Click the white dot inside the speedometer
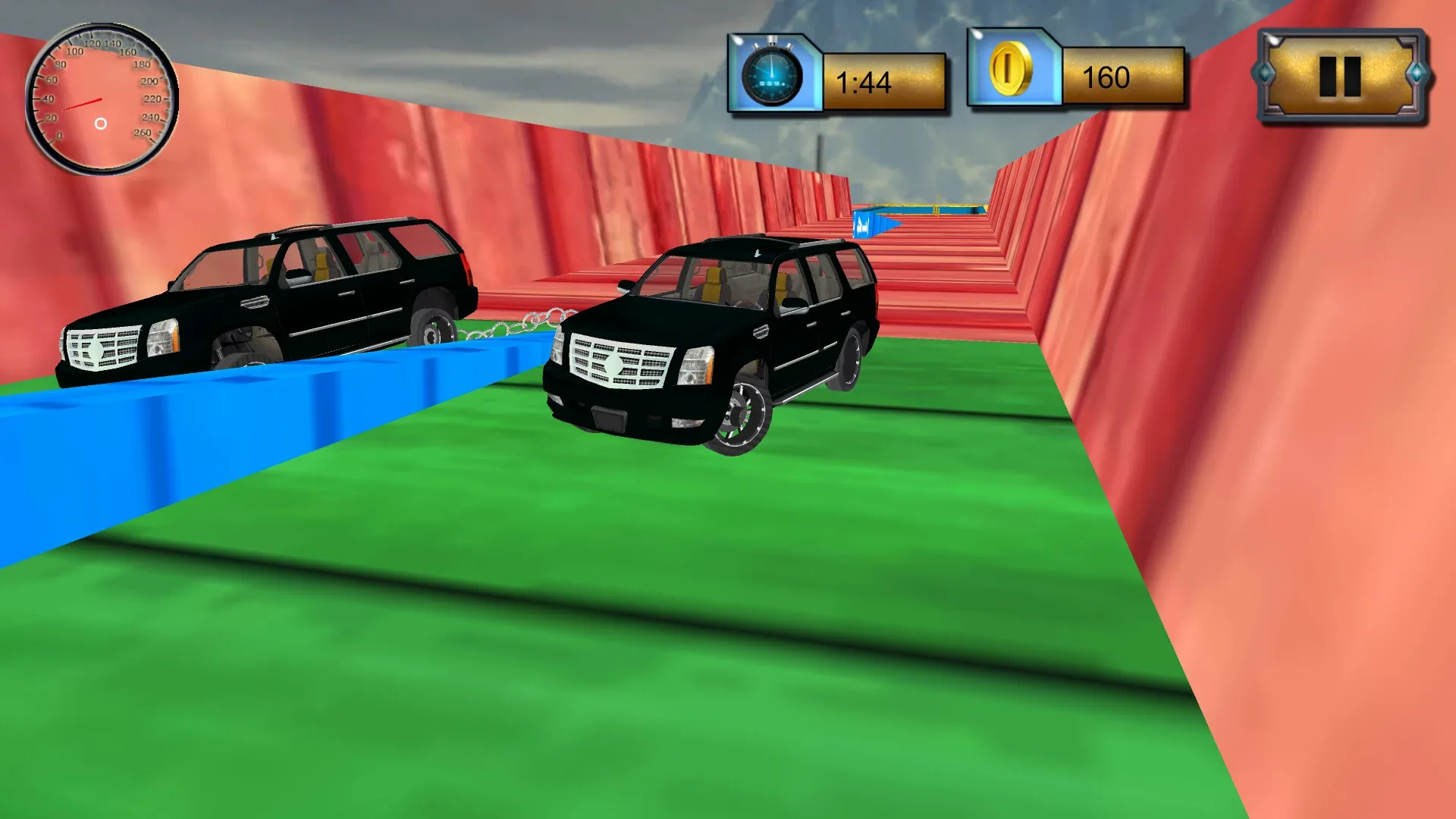Viewport: 1456px width, 819px height. tap(99, 121)
